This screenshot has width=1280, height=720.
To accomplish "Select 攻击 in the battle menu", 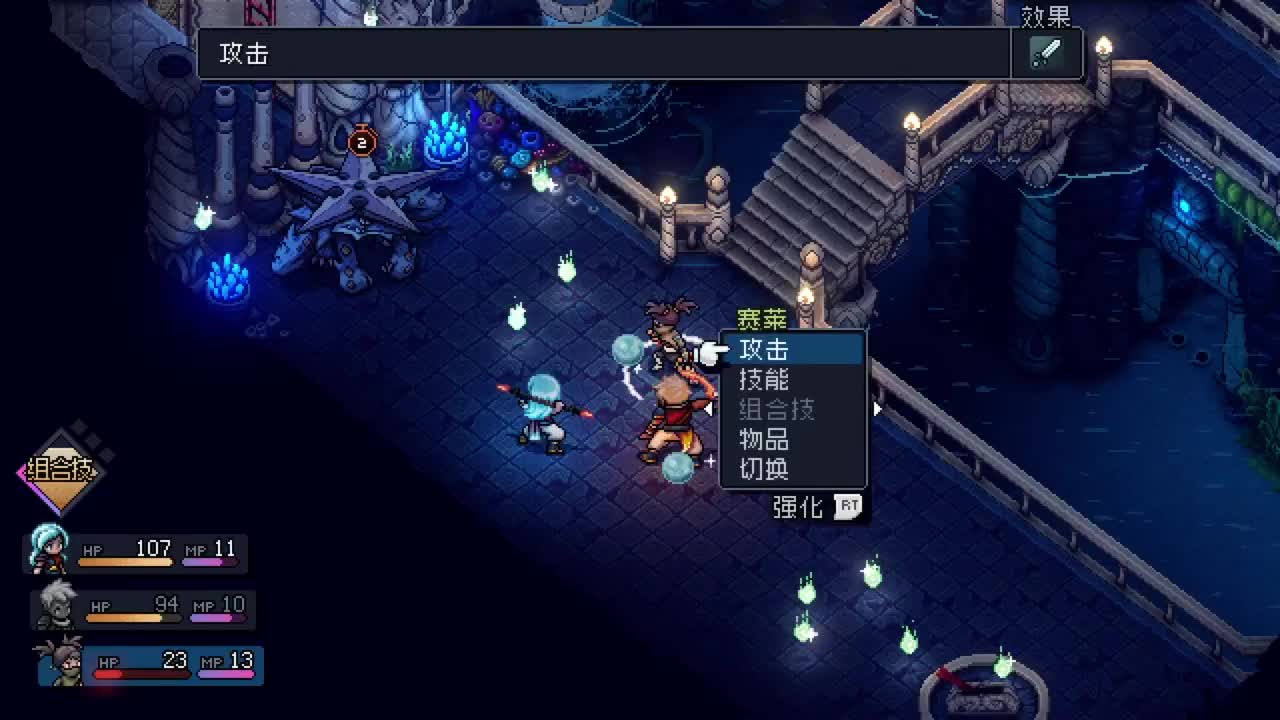I will pyautogui.click(x=767, y=350).
